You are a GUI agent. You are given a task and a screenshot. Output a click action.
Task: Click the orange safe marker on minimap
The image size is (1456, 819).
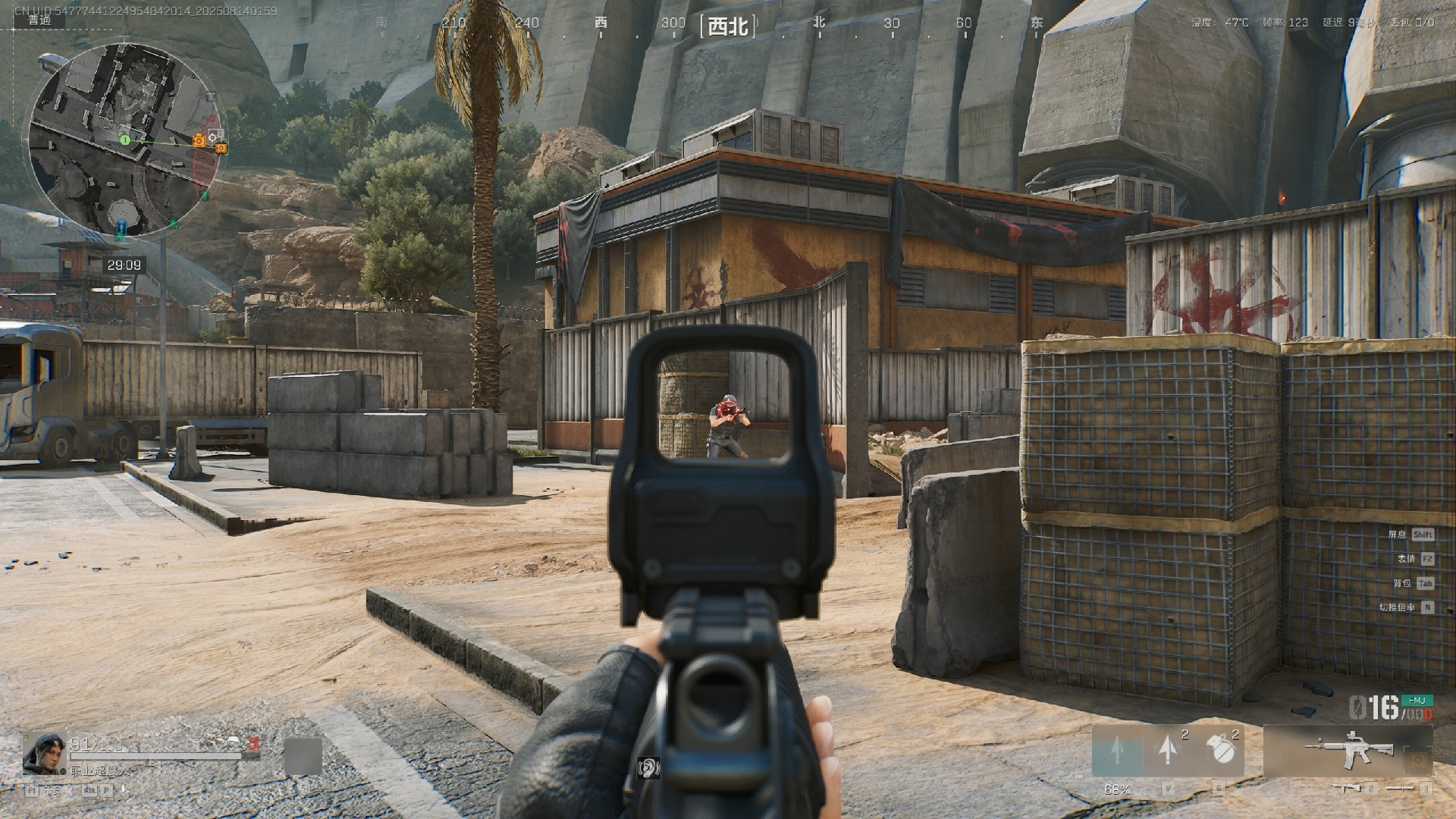tap(199, 140)
